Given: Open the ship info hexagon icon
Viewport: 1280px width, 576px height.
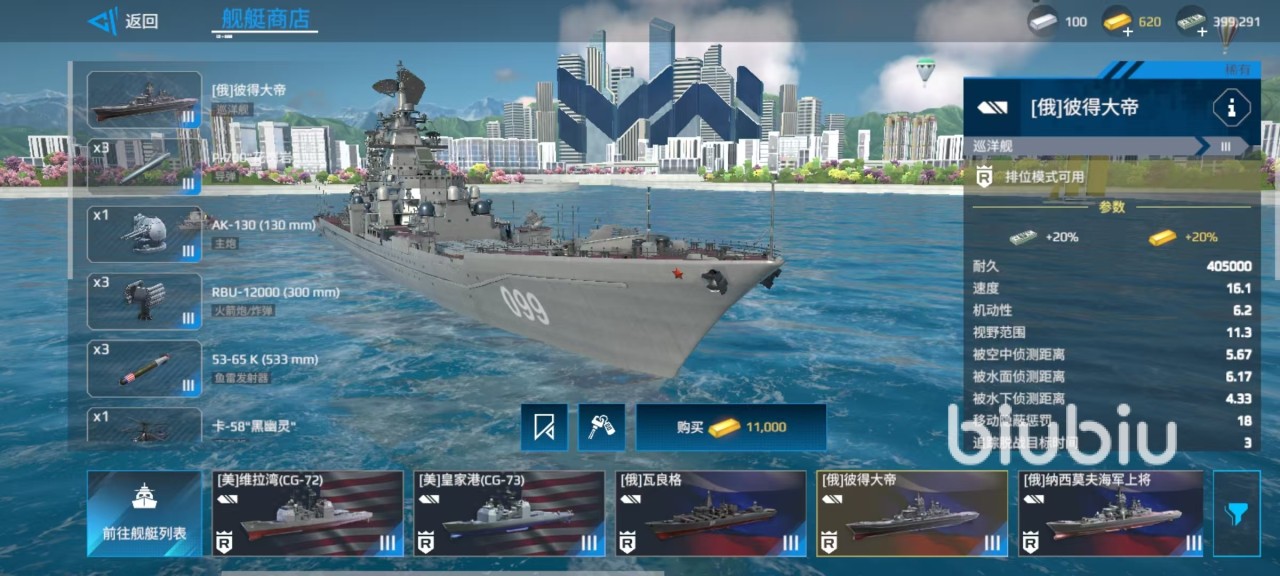Looking at the screenshot, I should click(1231, 107).
